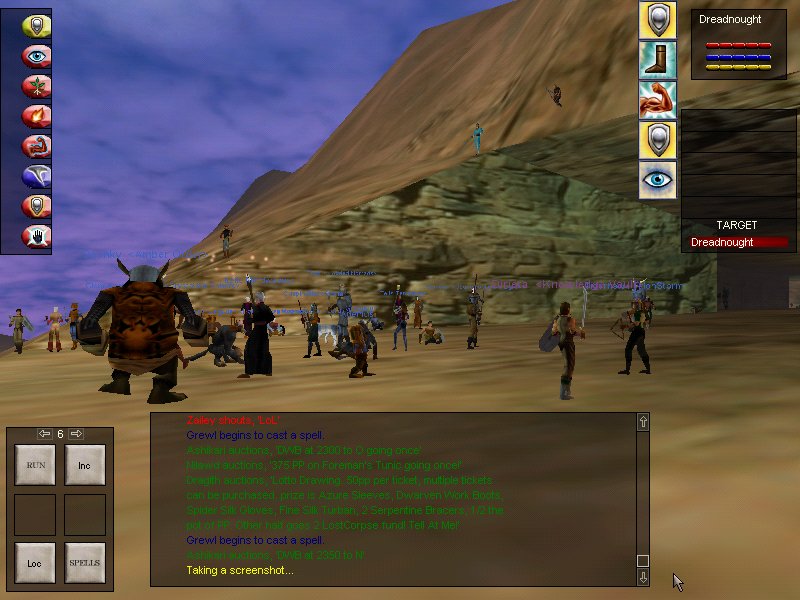The width and height of the screenshot is (800, 600).
Task: Click the flexed arm buff icon
Action: (658, 100)
